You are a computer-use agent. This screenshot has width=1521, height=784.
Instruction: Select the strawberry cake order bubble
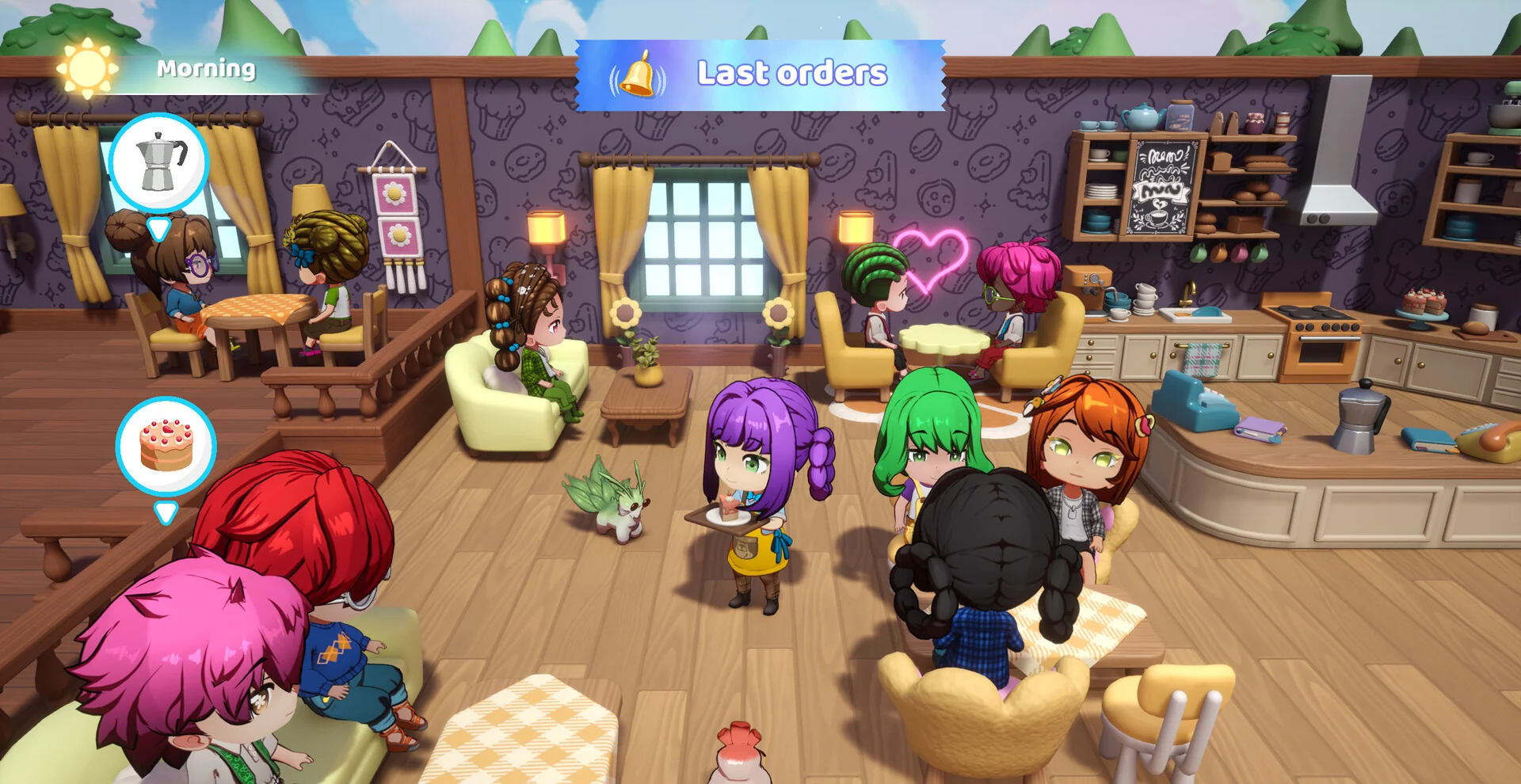tap(166, 446)
